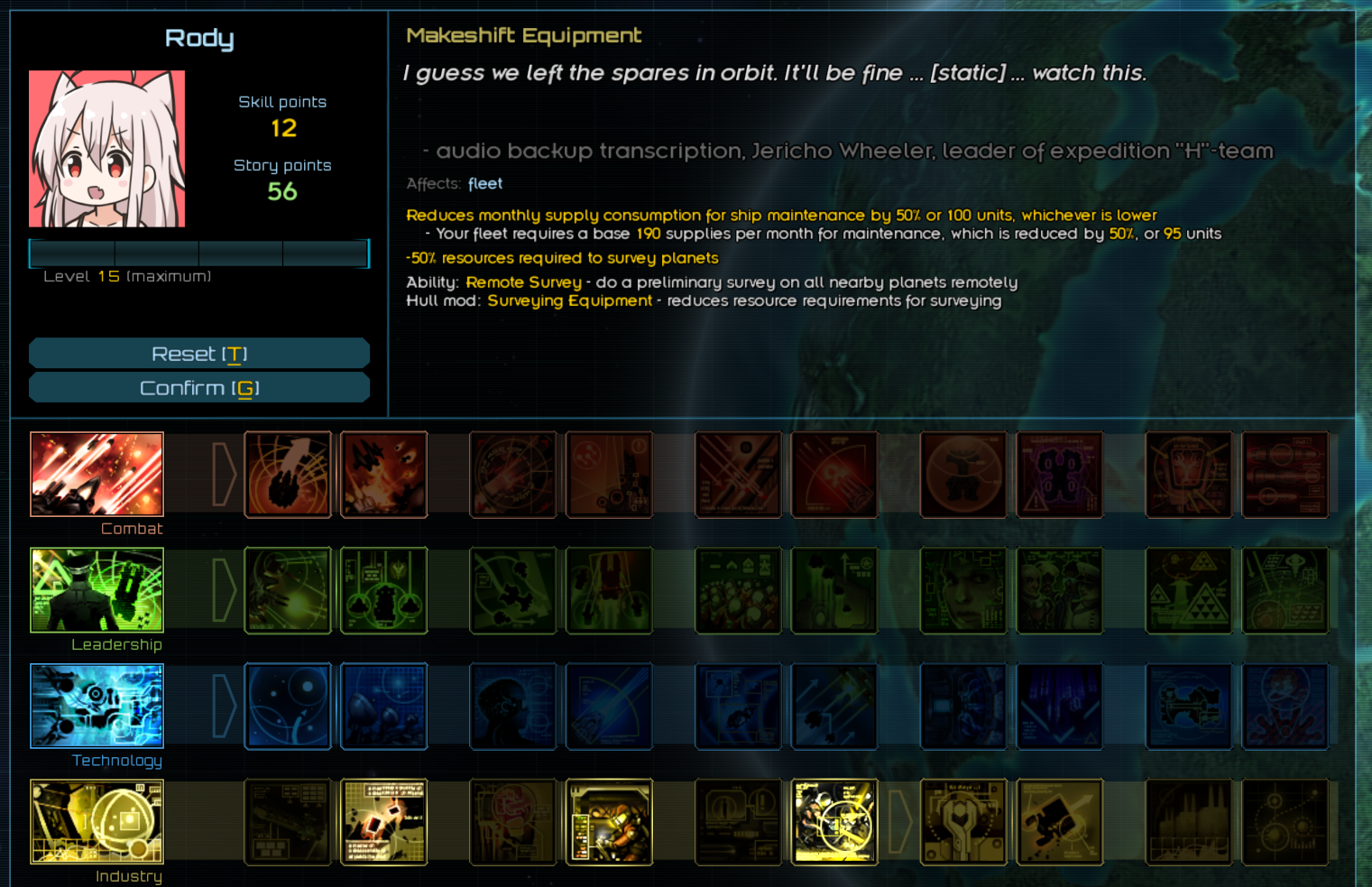Image resolution: width=1372 pixels, height=887 pixels.
Task: Expand the chevron within the Industry skill row
Action: tap(899, 822)
